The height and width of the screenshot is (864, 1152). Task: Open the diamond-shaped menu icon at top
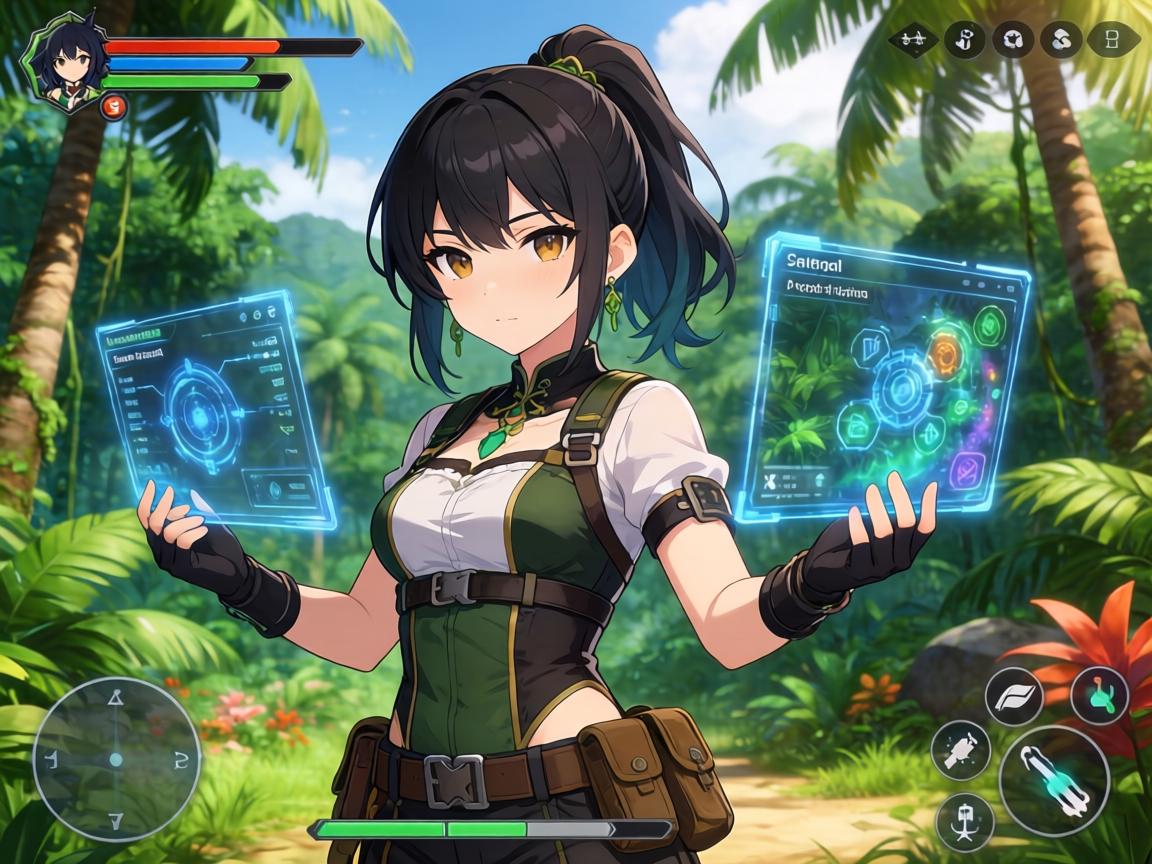[913, 41]
